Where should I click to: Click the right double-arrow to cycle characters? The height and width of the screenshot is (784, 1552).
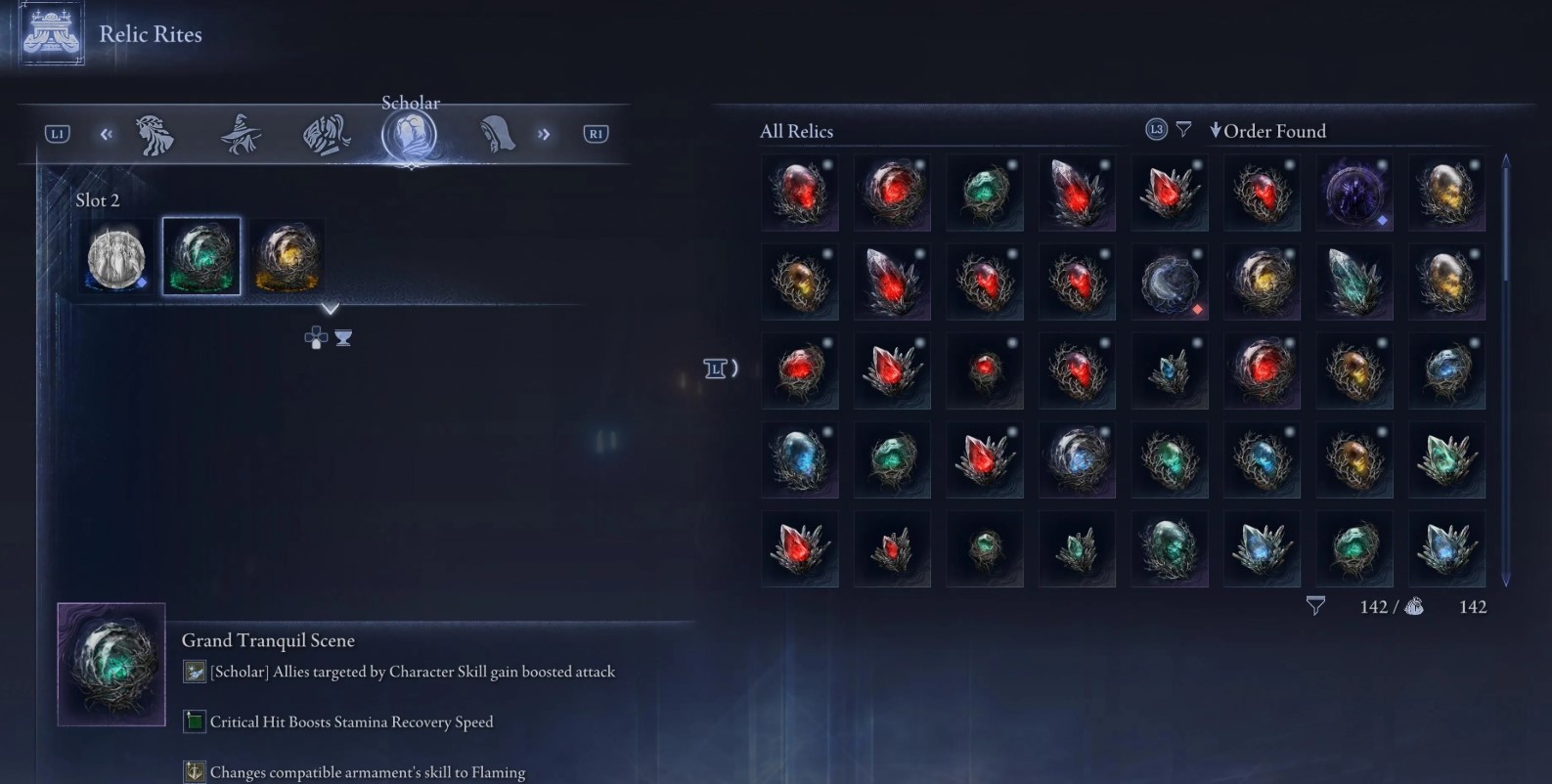pyautogui.click(x=544, y=134)
